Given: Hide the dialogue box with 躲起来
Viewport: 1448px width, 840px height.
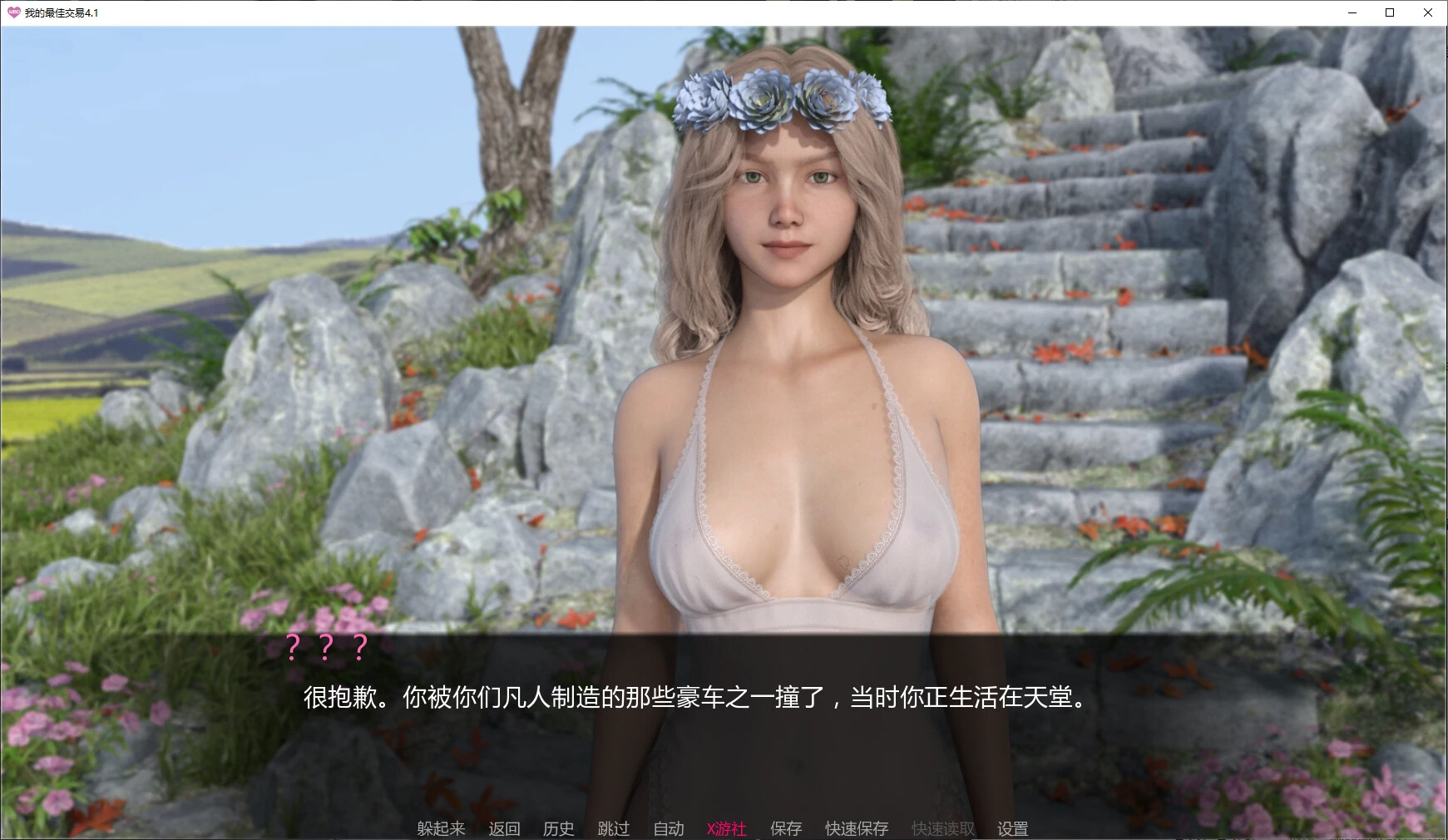Looking at the screenshot, I should point(441,828).
